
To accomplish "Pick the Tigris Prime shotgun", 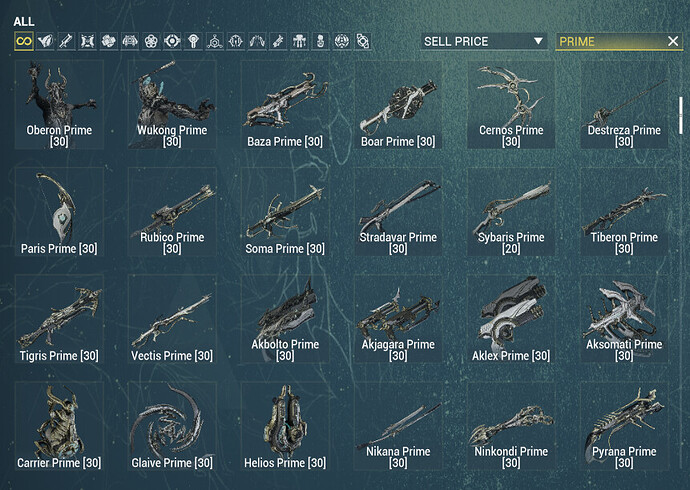I will (x=59, y=319).
